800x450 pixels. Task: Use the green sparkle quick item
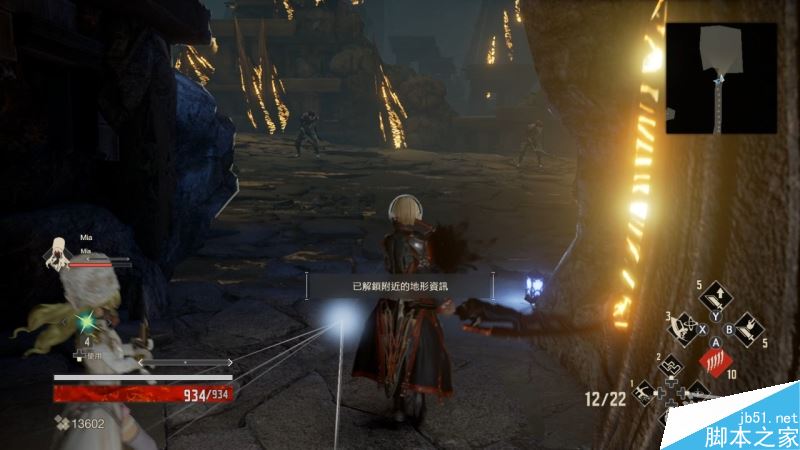[87, 321]
